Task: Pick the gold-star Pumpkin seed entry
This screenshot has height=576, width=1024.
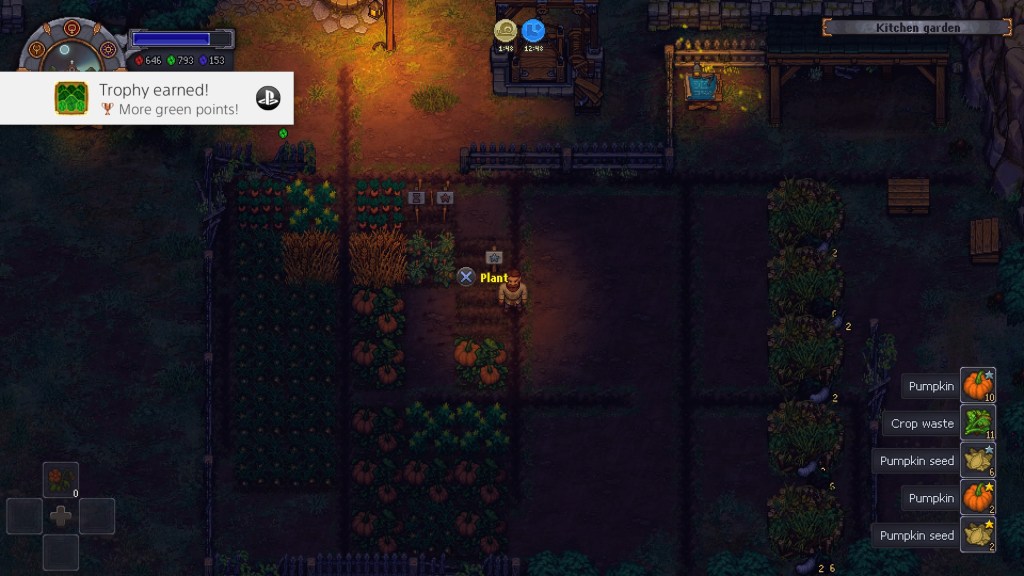Action: click(978, 535)
